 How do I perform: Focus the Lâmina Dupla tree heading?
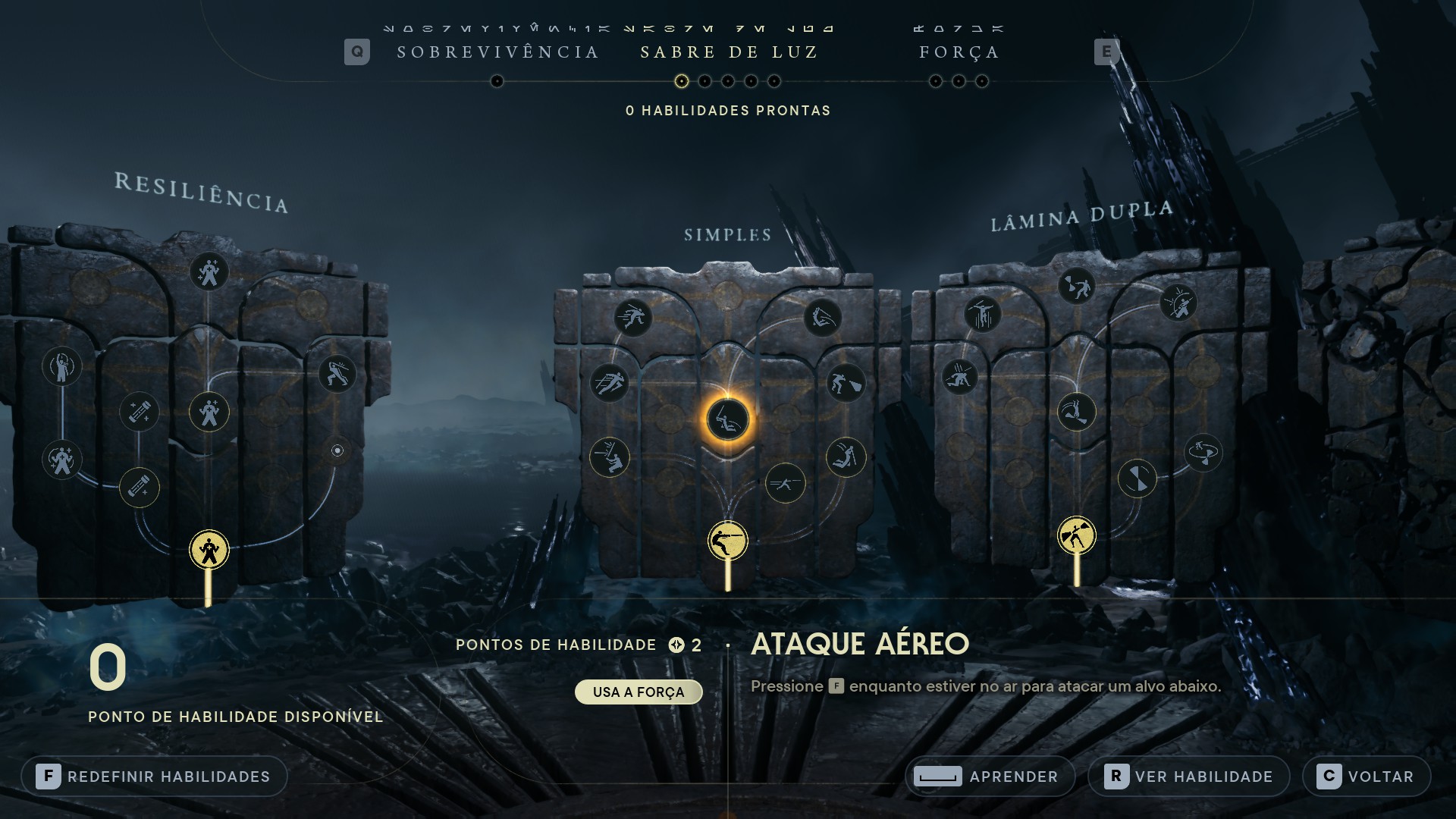pos(1082,216)
